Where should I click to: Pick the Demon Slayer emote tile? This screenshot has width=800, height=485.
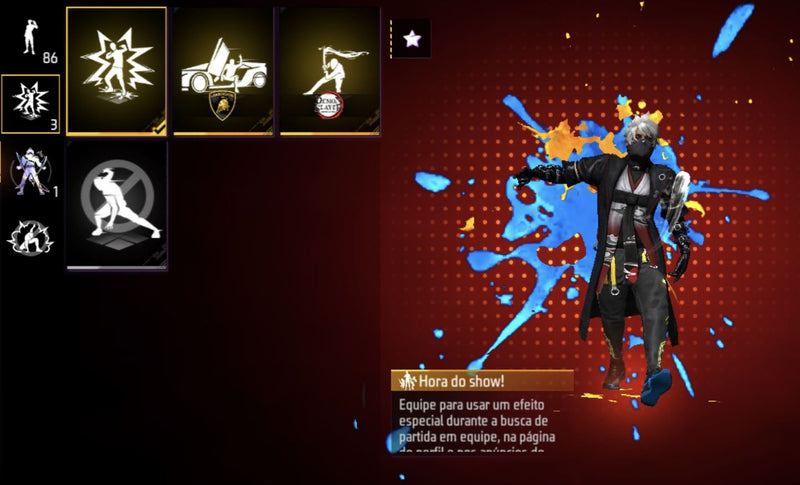330,70
